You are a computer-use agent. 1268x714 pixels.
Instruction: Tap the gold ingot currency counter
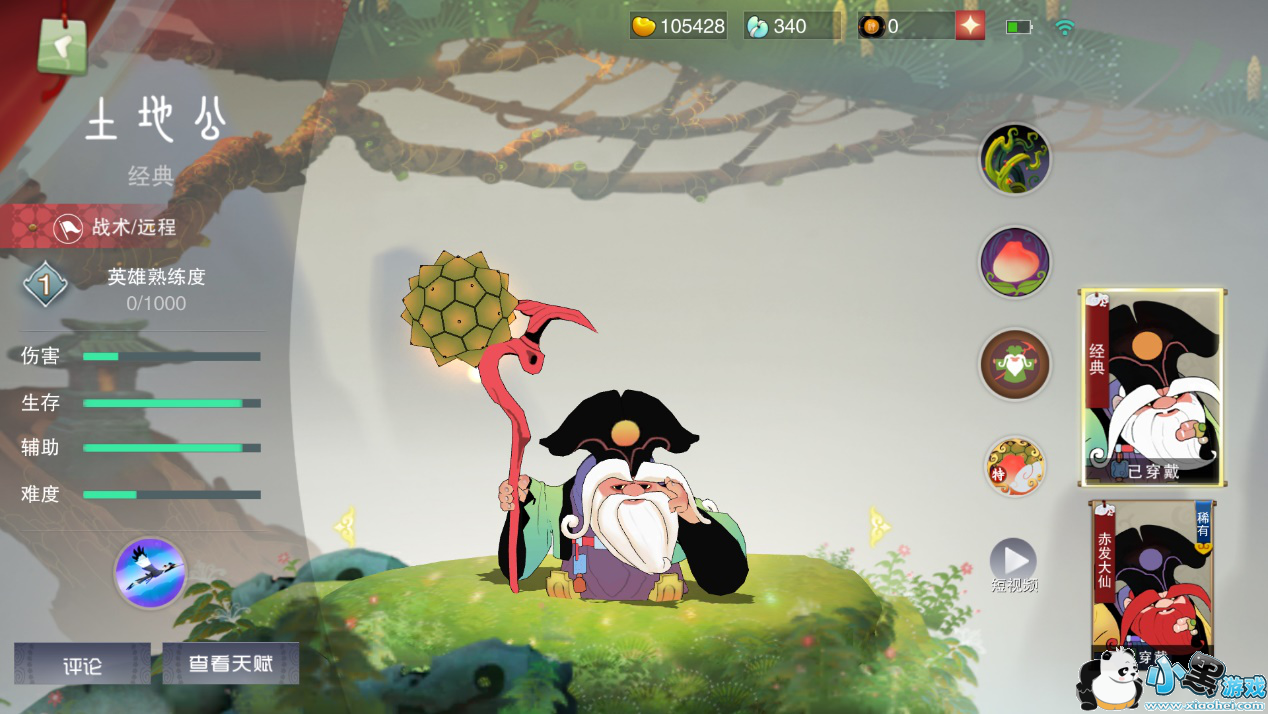coord(679,26)
